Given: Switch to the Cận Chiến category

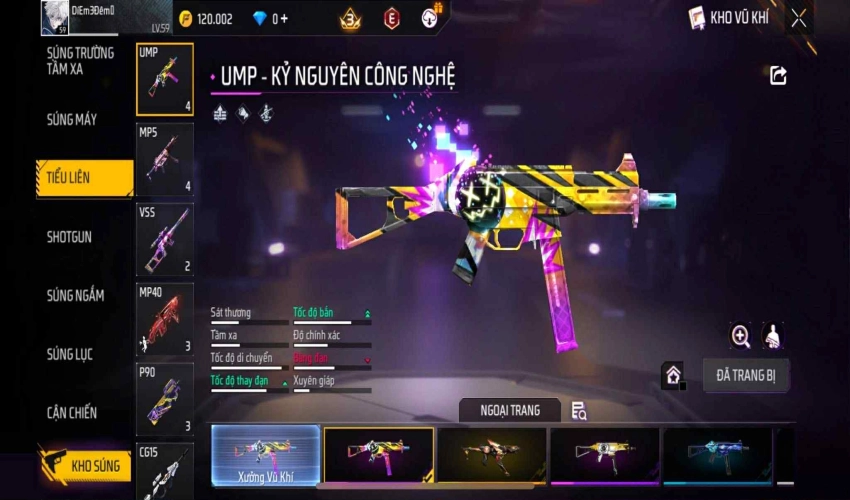Looking at the screenshot, I should tap(72, 412).
